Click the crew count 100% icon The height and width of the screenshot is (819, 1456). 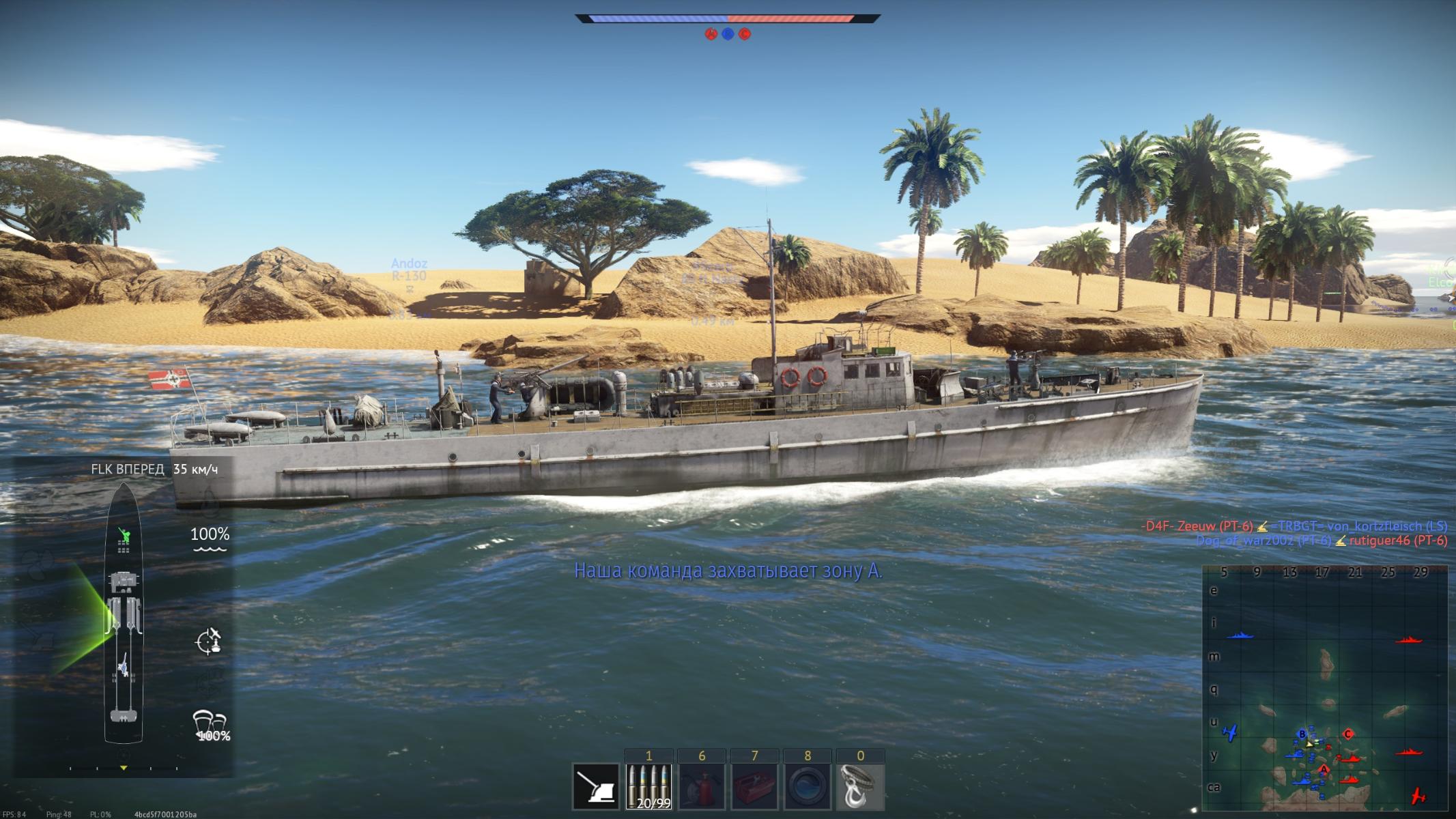[x=210, y=726]
